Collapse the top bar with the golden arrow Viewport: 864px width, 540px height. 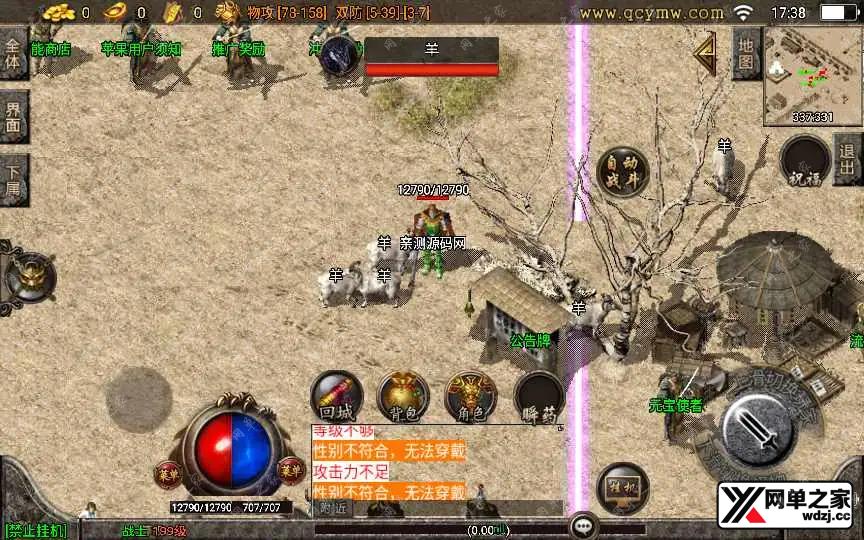[x=706, y=57]
